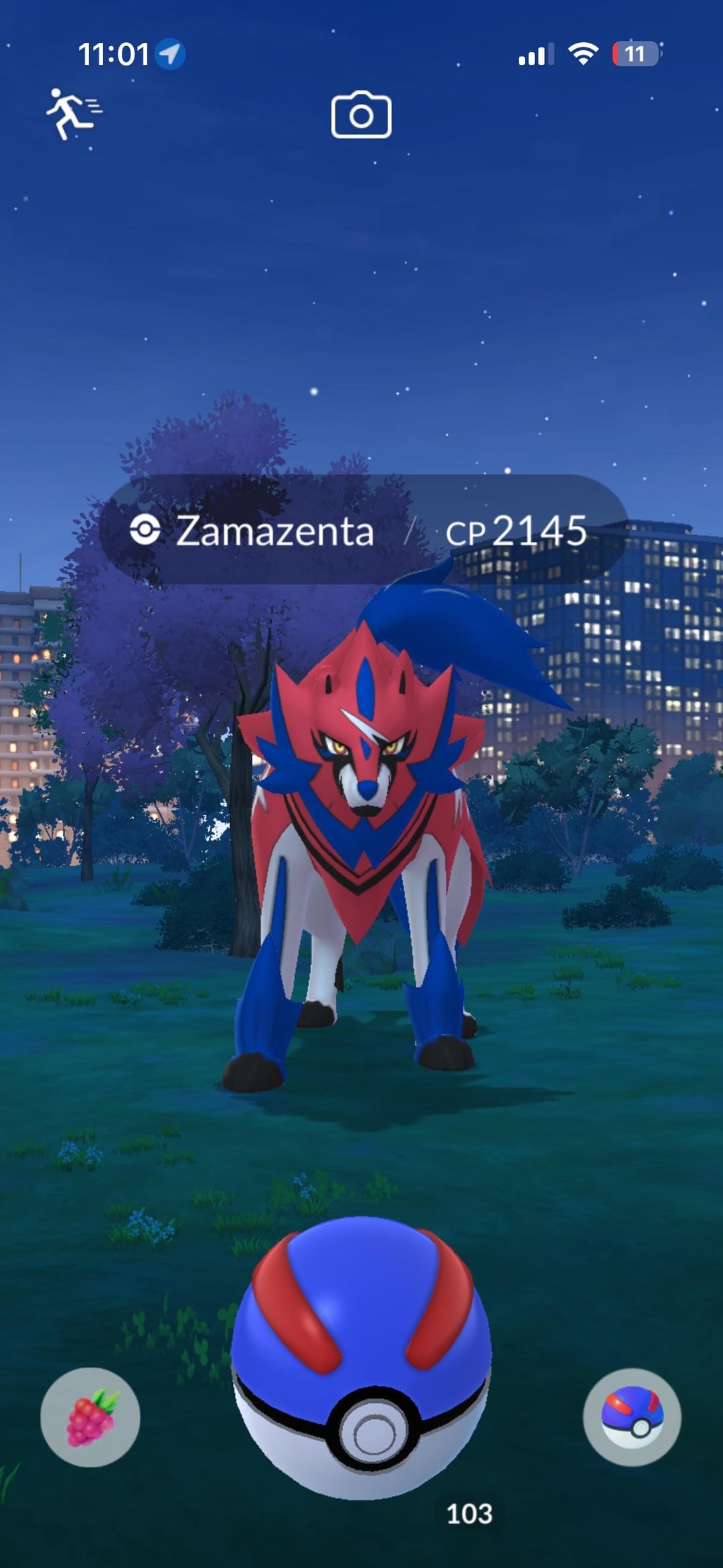Open the Poké Ball type selector

click(x=632, y=1417)
